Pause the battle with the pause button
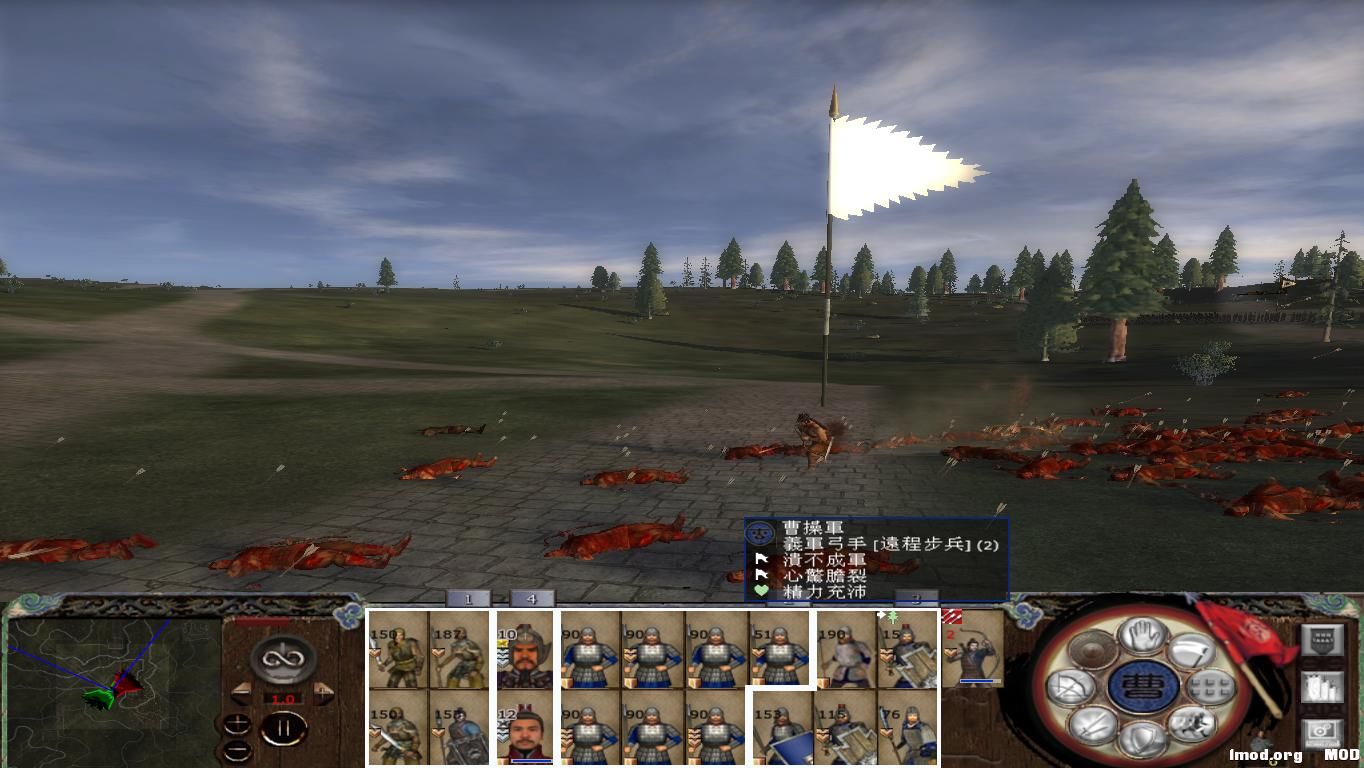 point(286,727)
